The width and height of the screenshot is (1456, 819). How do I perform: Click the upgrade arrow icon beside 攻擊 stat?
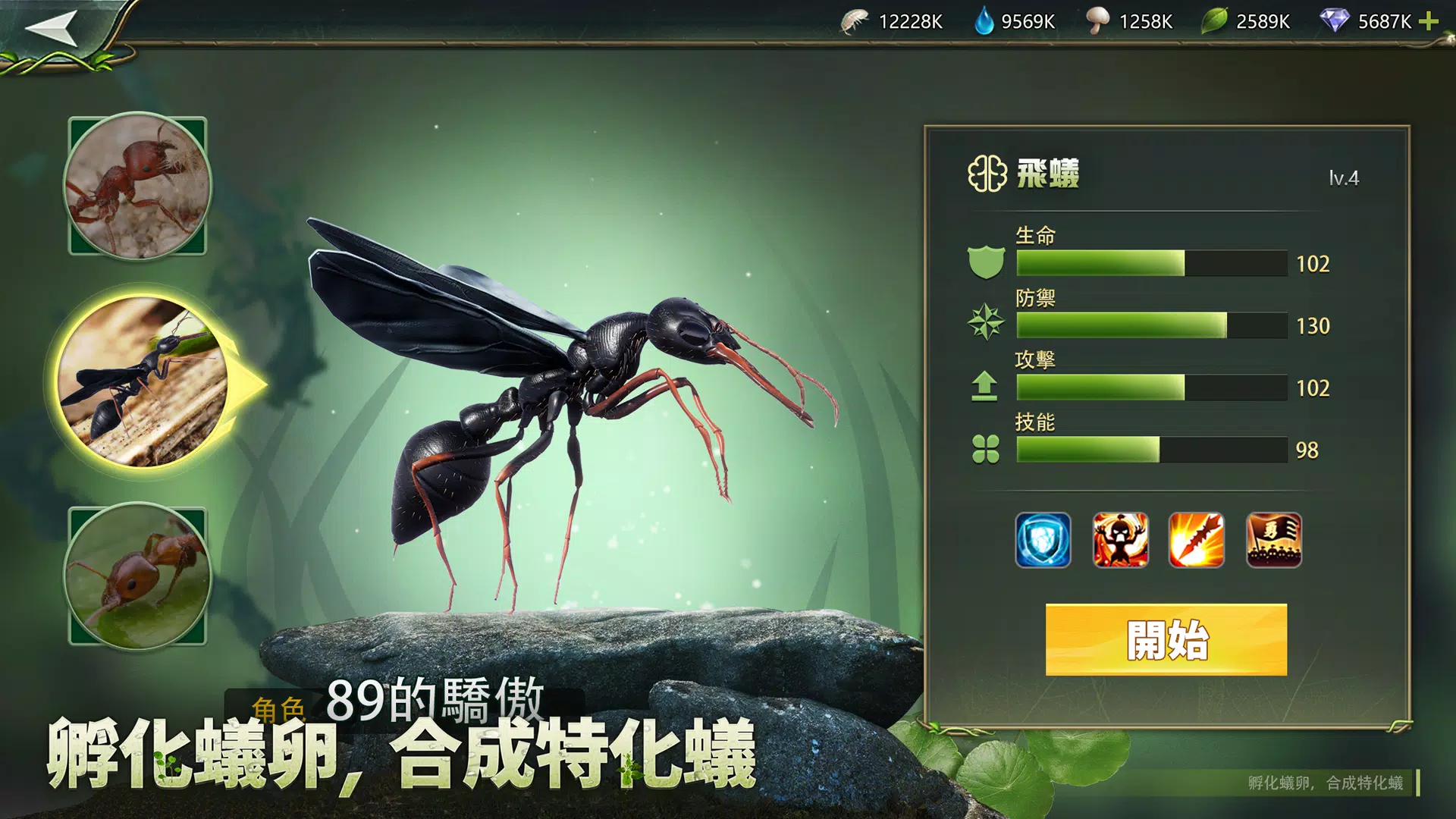click(985, 388)
